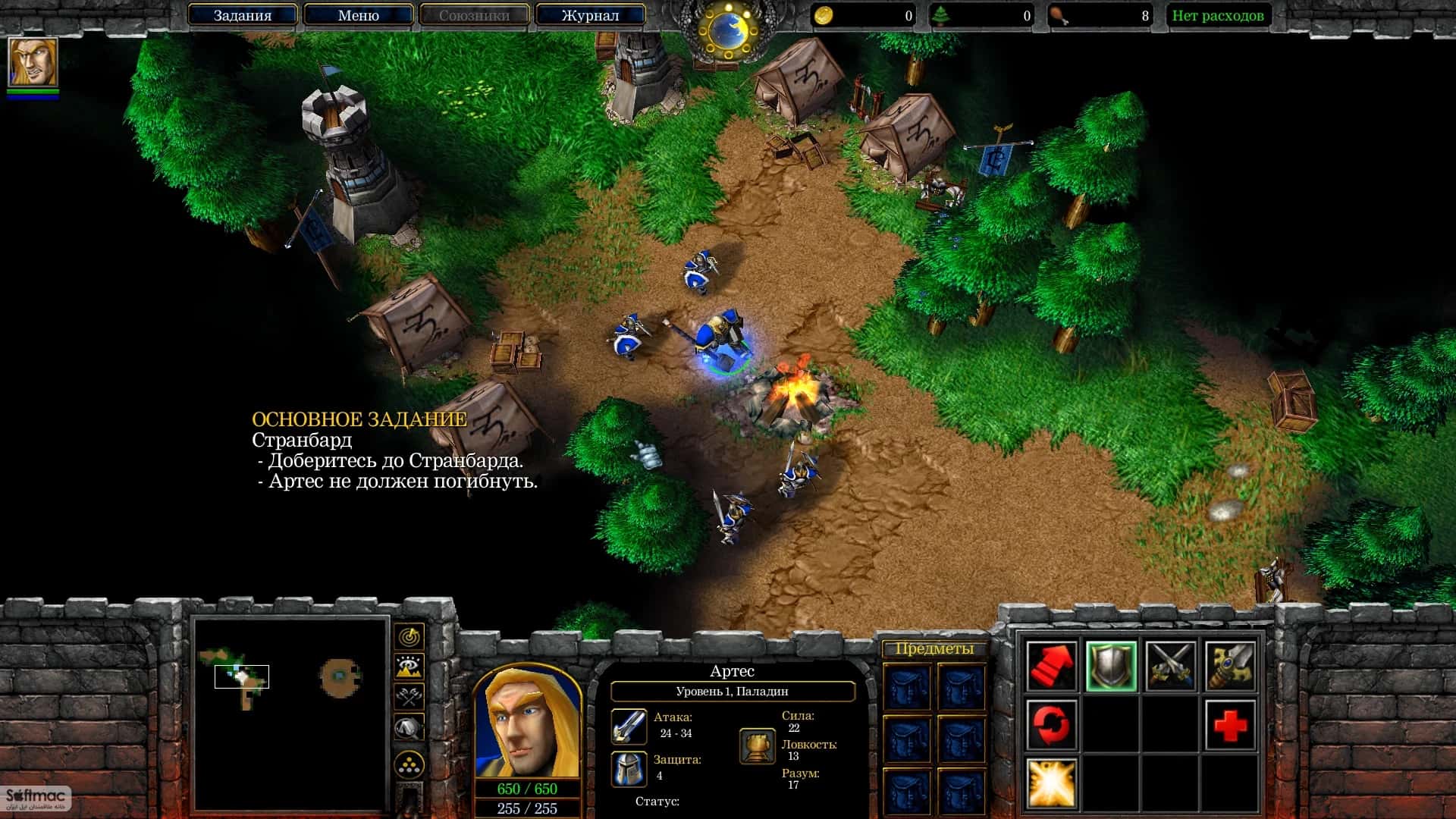This screenshot has width=1456, height=819.
Task: Toggle terrain view with eye minimap button
Action: pyautogui.click(x=408, y=667)
